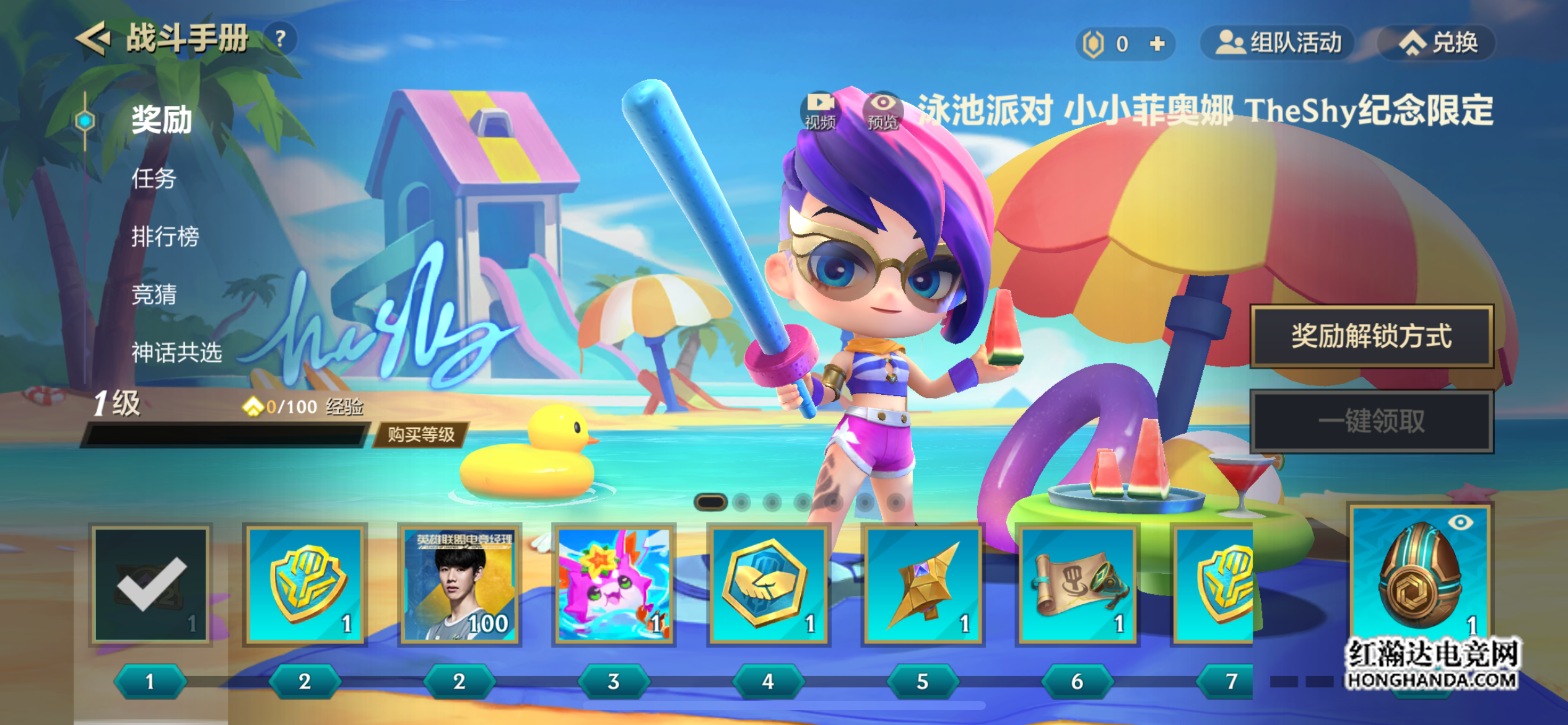1568x725 pixels.
Task: Open the 排行榜 leaderboard tab
Action: click(165, 236)
